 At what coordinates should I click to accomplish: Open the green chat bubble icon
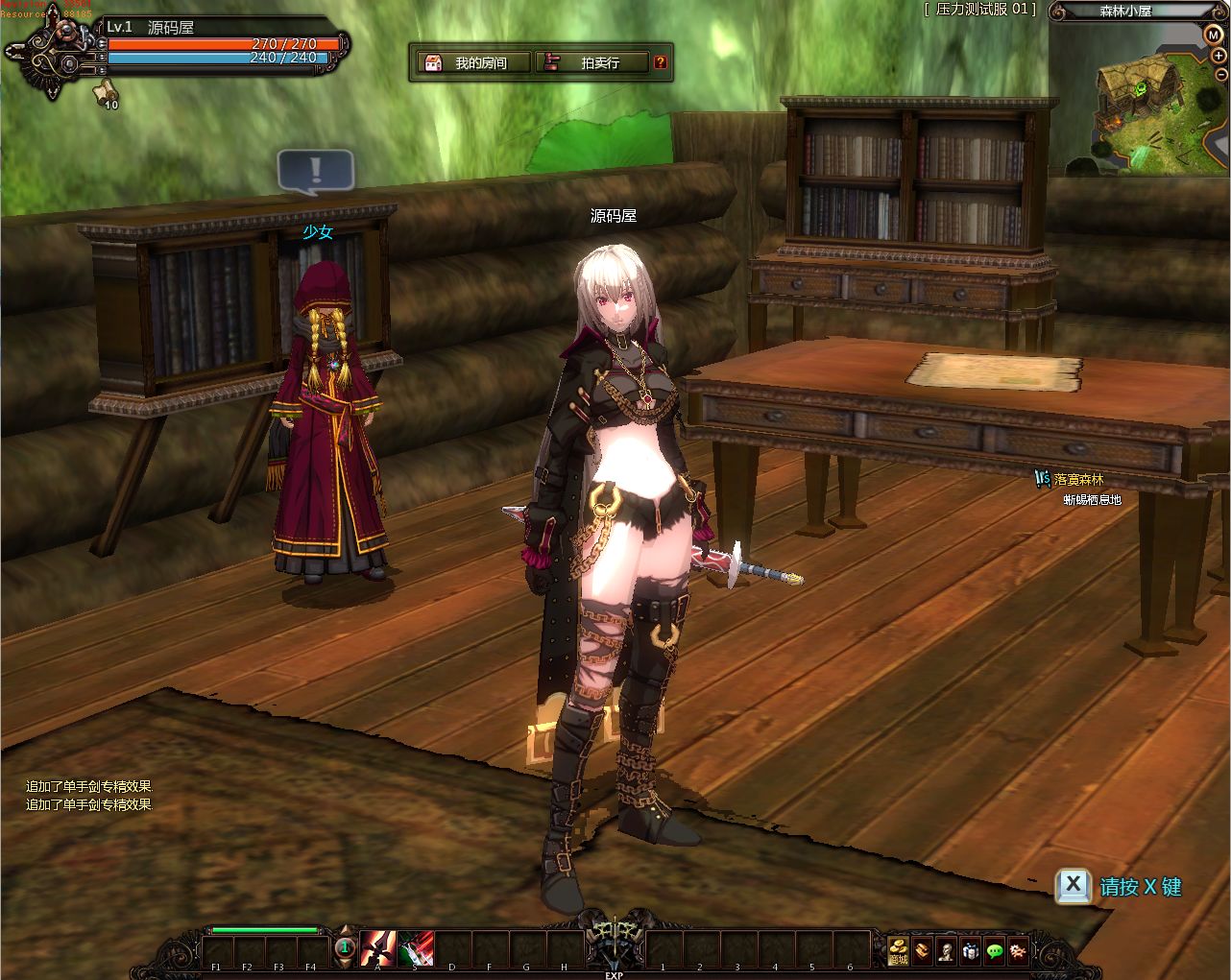[995, 950]
